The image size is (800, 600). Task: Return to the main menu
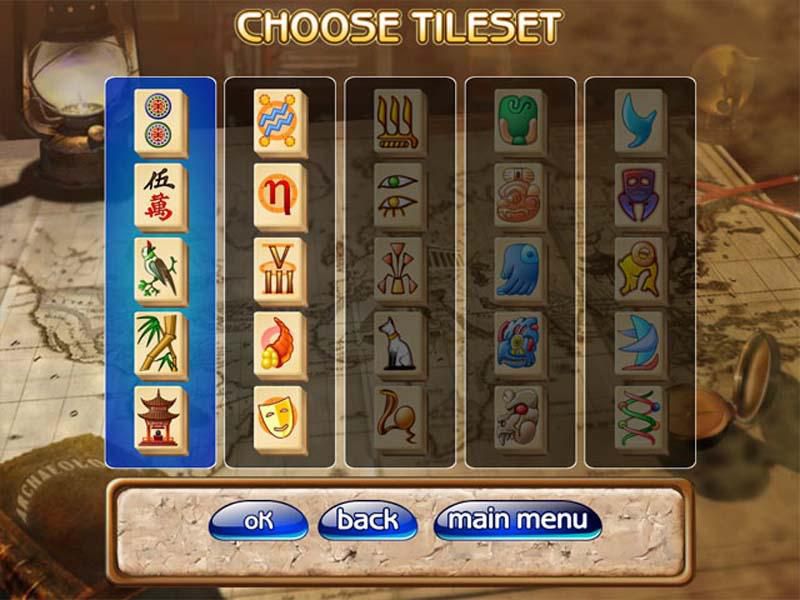[x=517, y=520]
